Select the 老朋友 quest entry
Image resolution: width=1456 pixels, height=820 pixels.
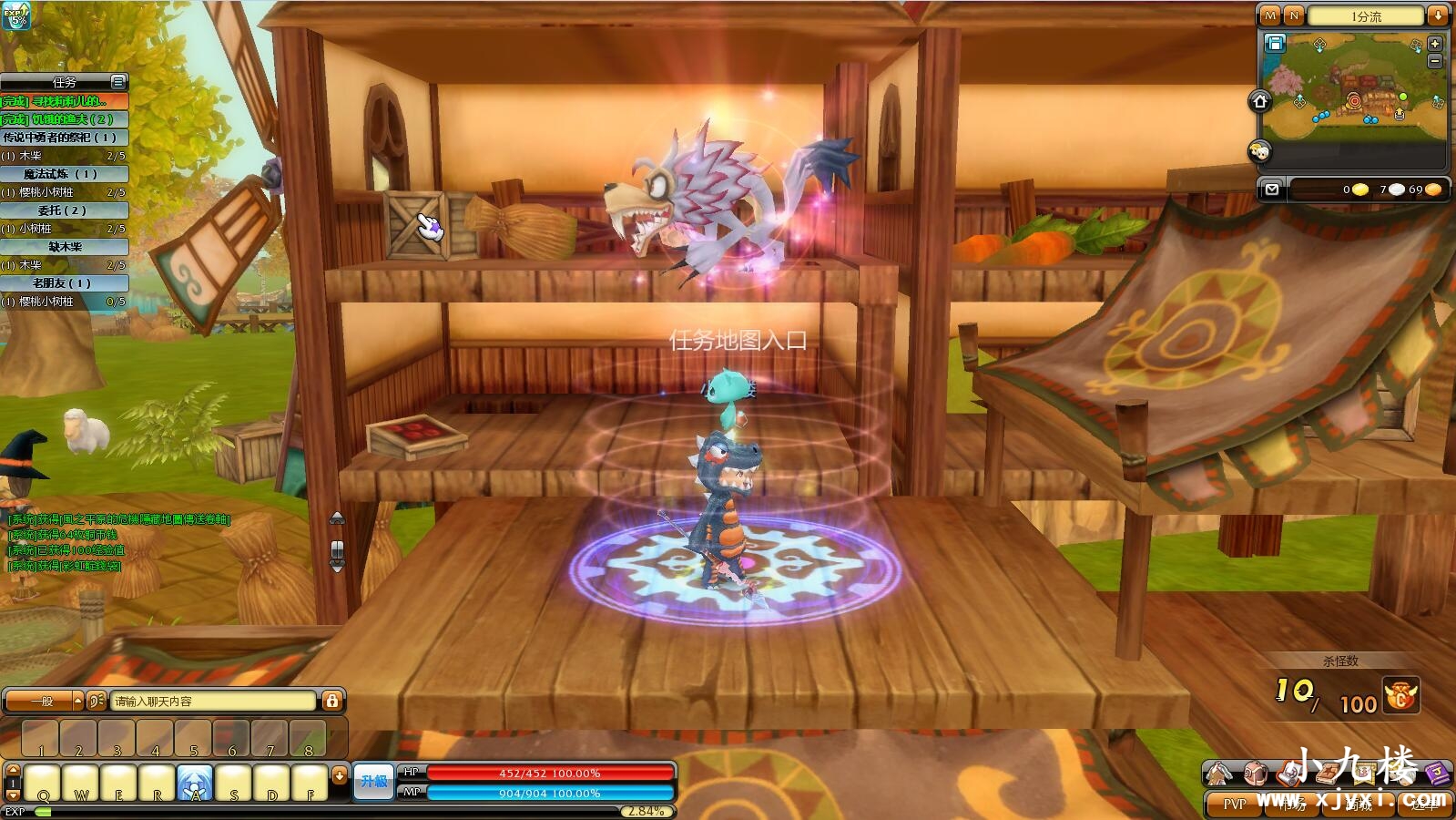click(x=64, y=283)
